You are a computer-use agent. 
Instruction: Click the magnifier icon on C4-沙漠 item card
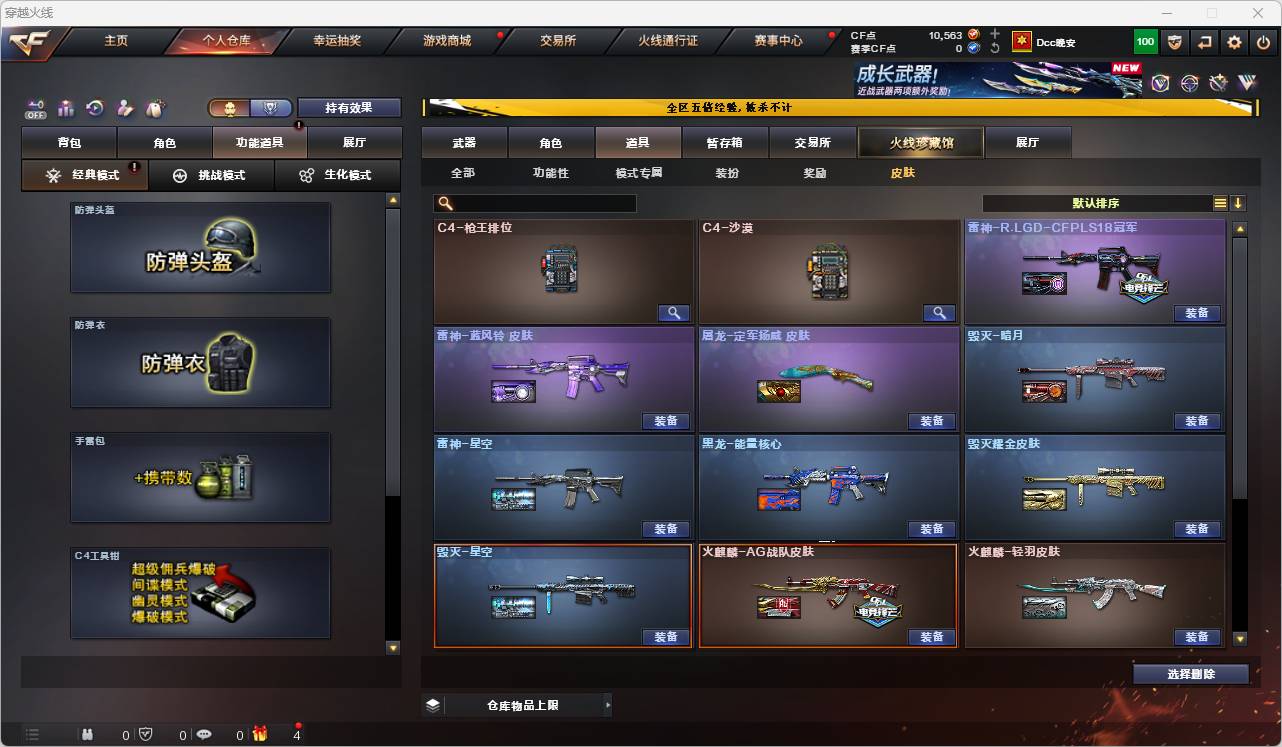click(938, 313)
